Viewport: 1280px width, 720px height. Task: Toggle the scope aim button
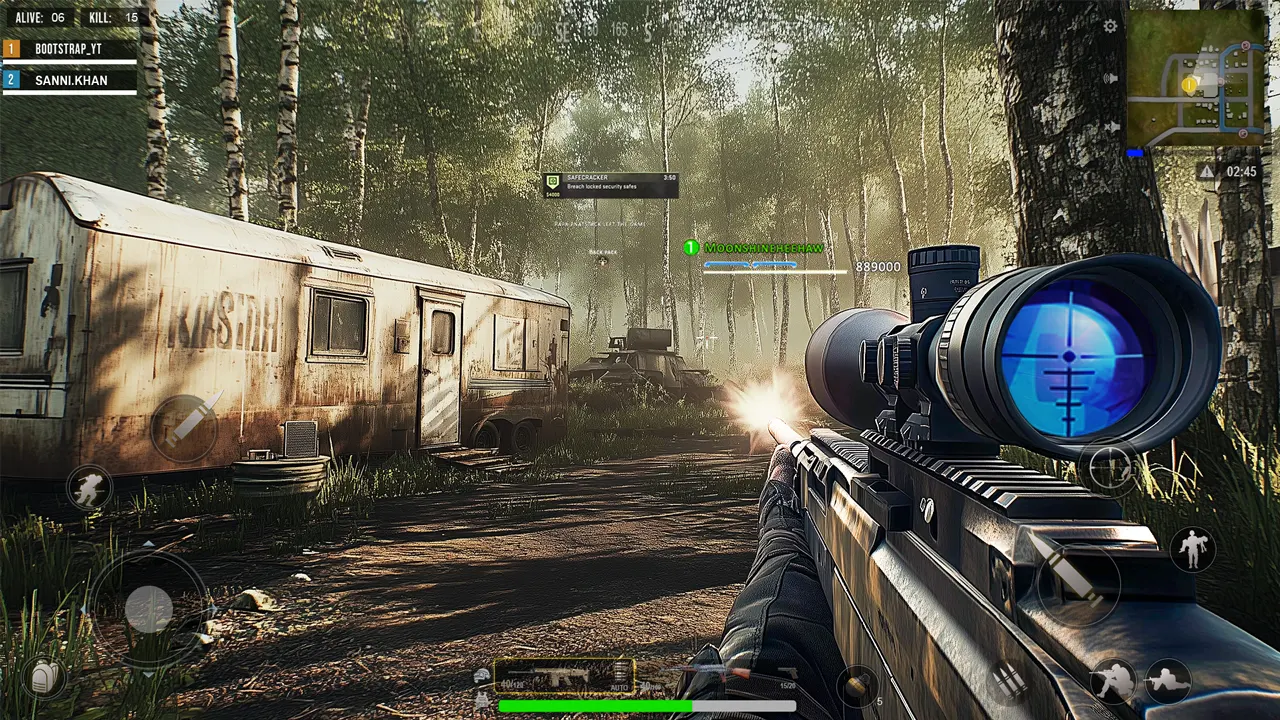[x=1110, y=468]
